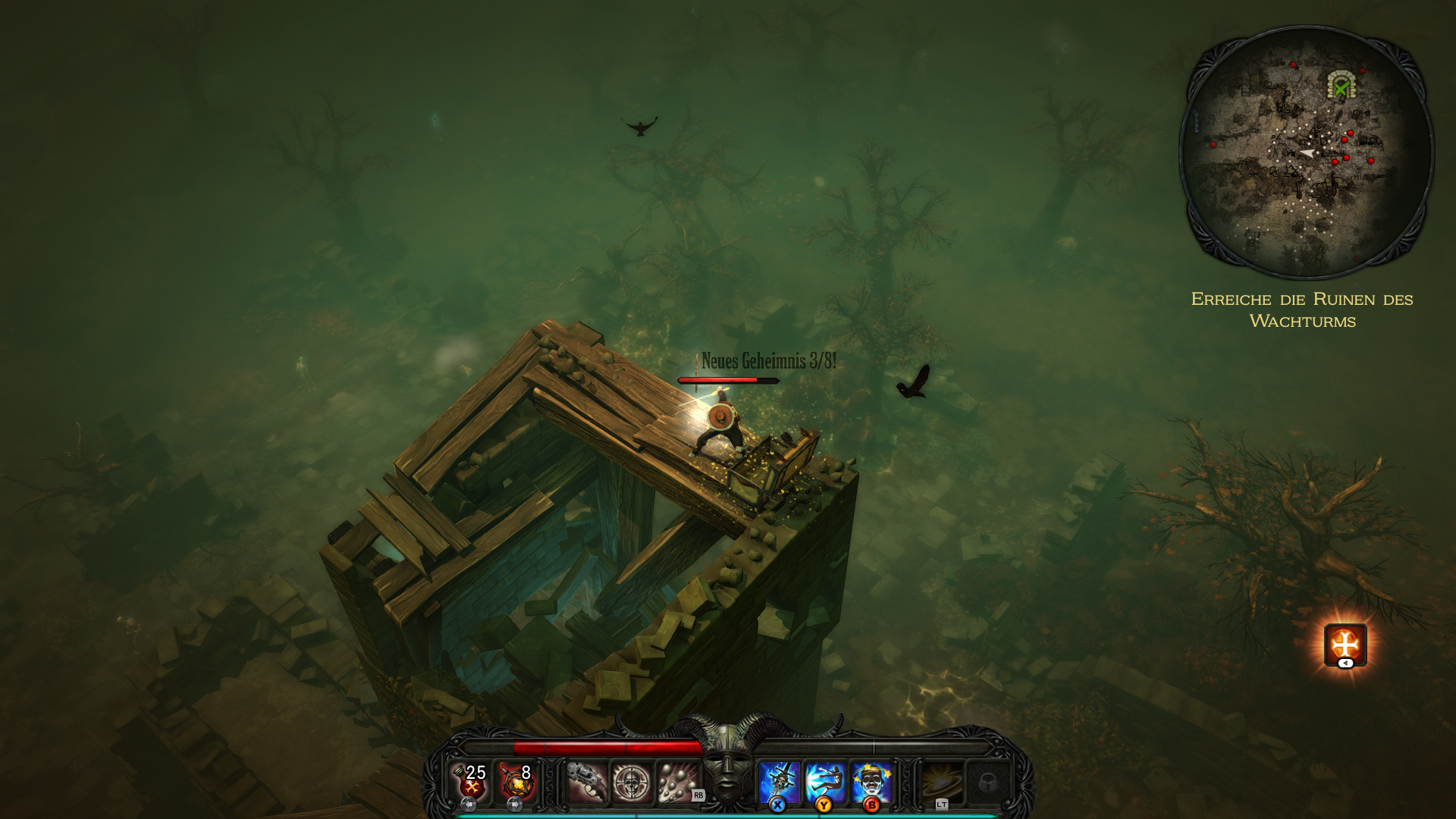The image size is (1456, 819).
Task: Select the sword skill bound to X
Action: (x=779, y=779)
